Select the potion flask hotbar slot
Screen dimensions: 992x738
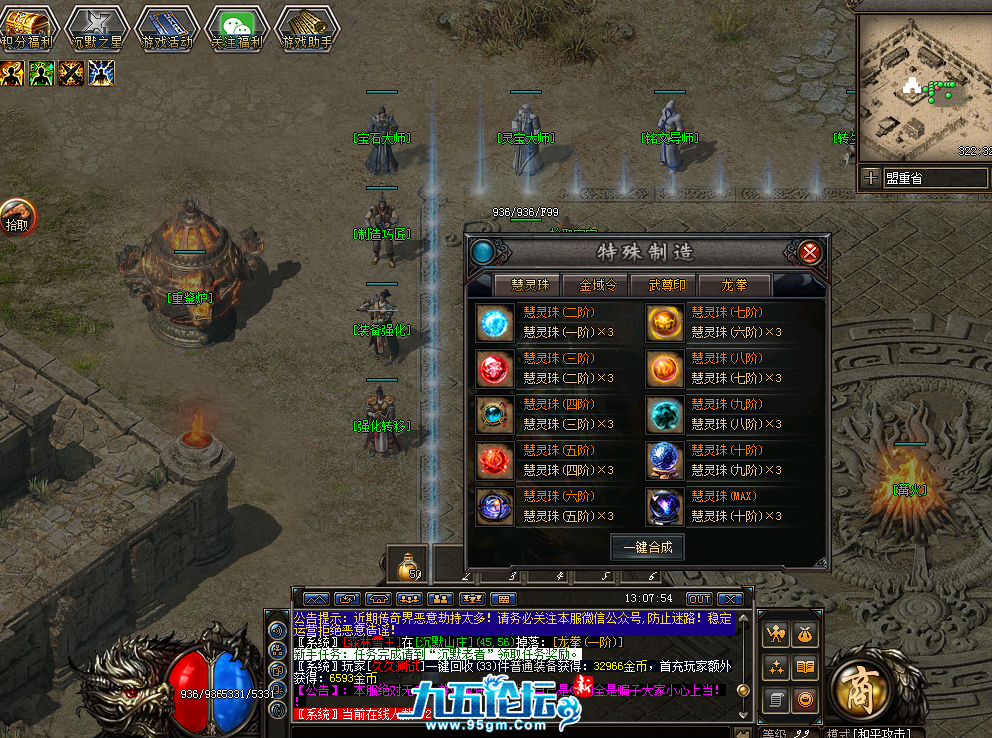tap(408, 567)
